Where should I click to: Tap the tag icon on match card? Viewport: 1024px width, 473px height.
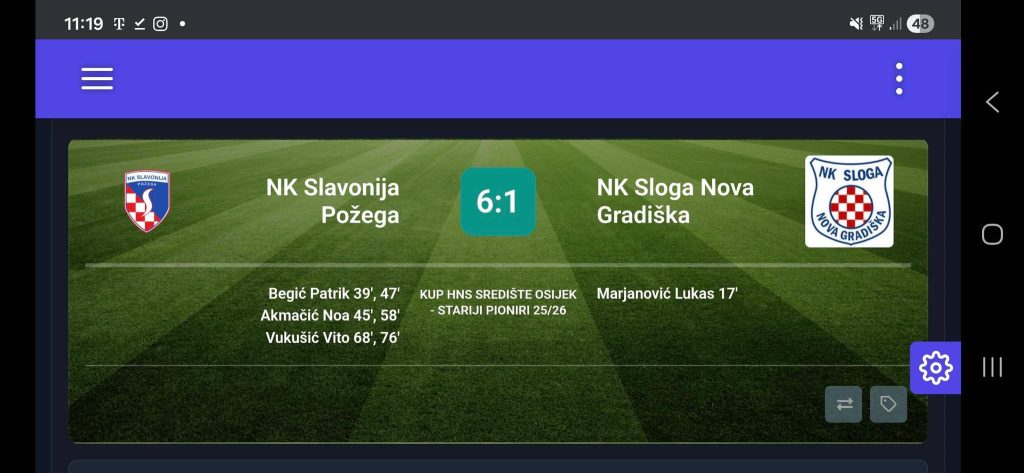[x=888, y=404]
